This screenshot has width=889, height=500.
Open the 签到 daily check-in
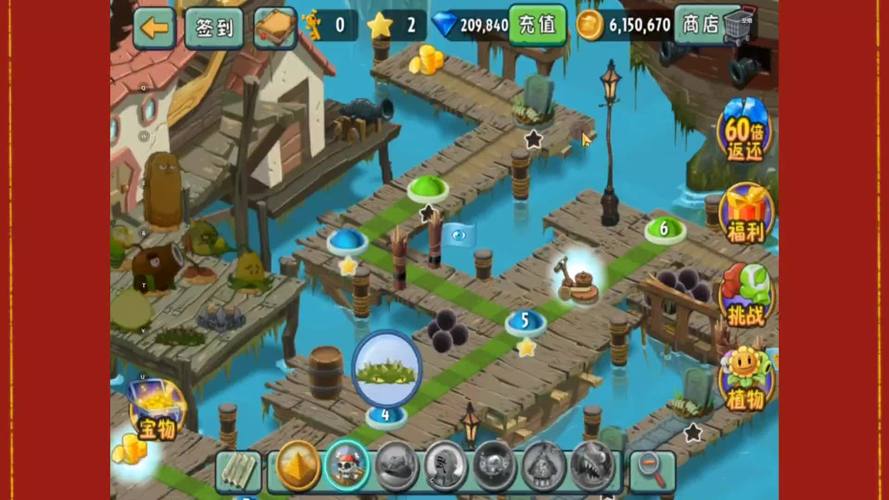(x=213, y=27)
